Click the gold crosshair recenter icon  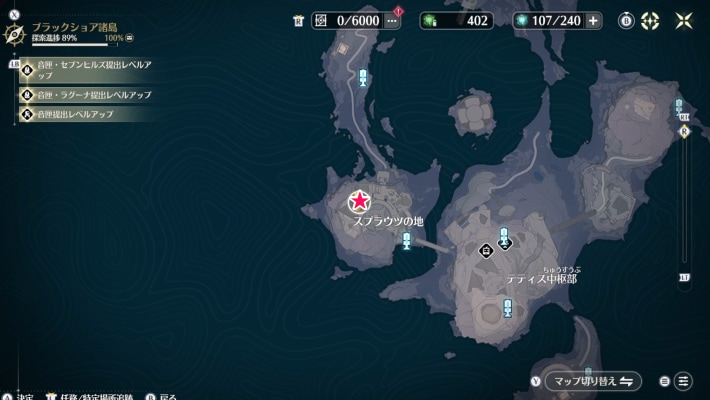click(x=651, y=21)
